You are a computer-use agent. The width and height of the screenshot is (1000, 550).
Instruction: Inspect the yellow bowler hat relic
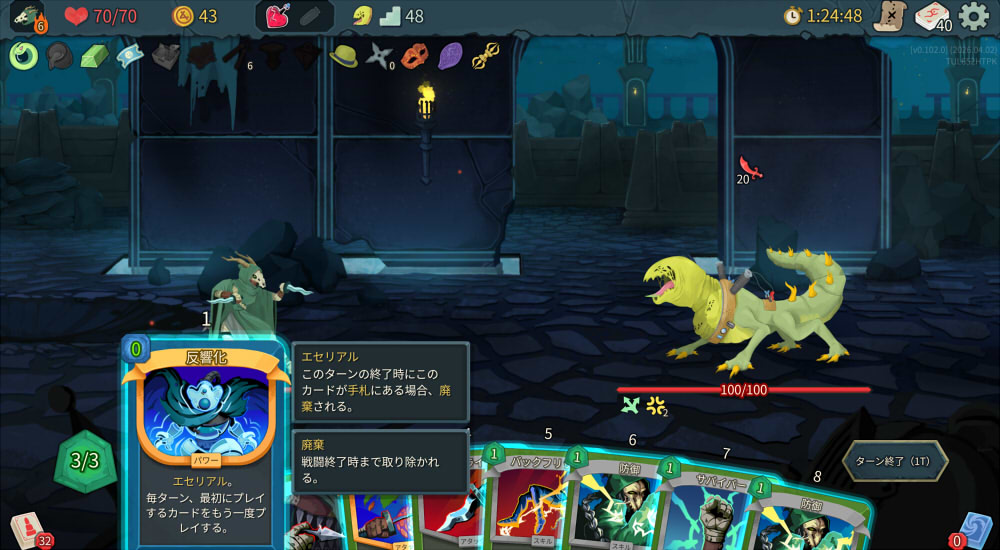click(x=343, y=54)
